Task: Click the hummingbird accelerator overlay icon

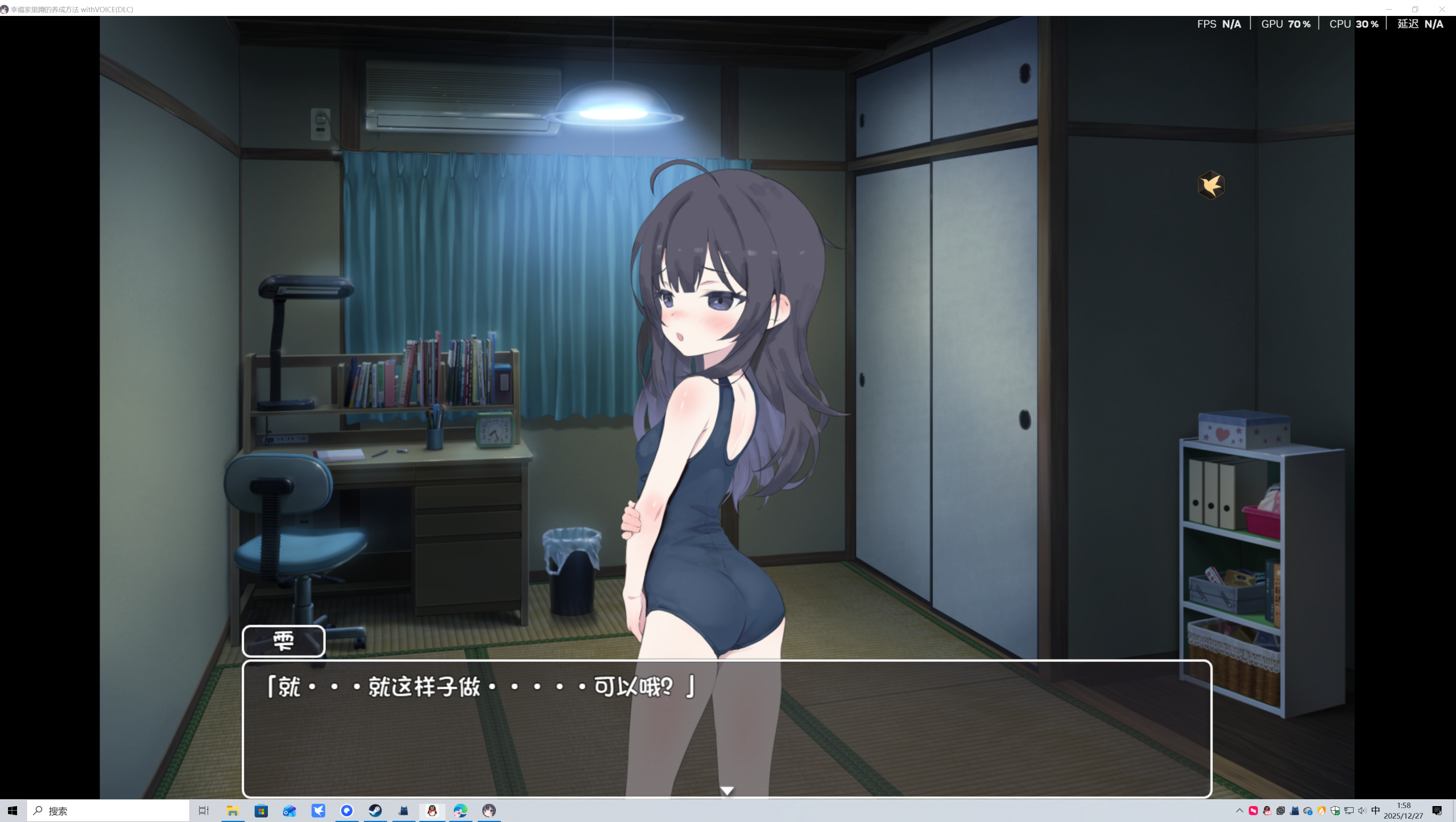Action: [1211, 184]
